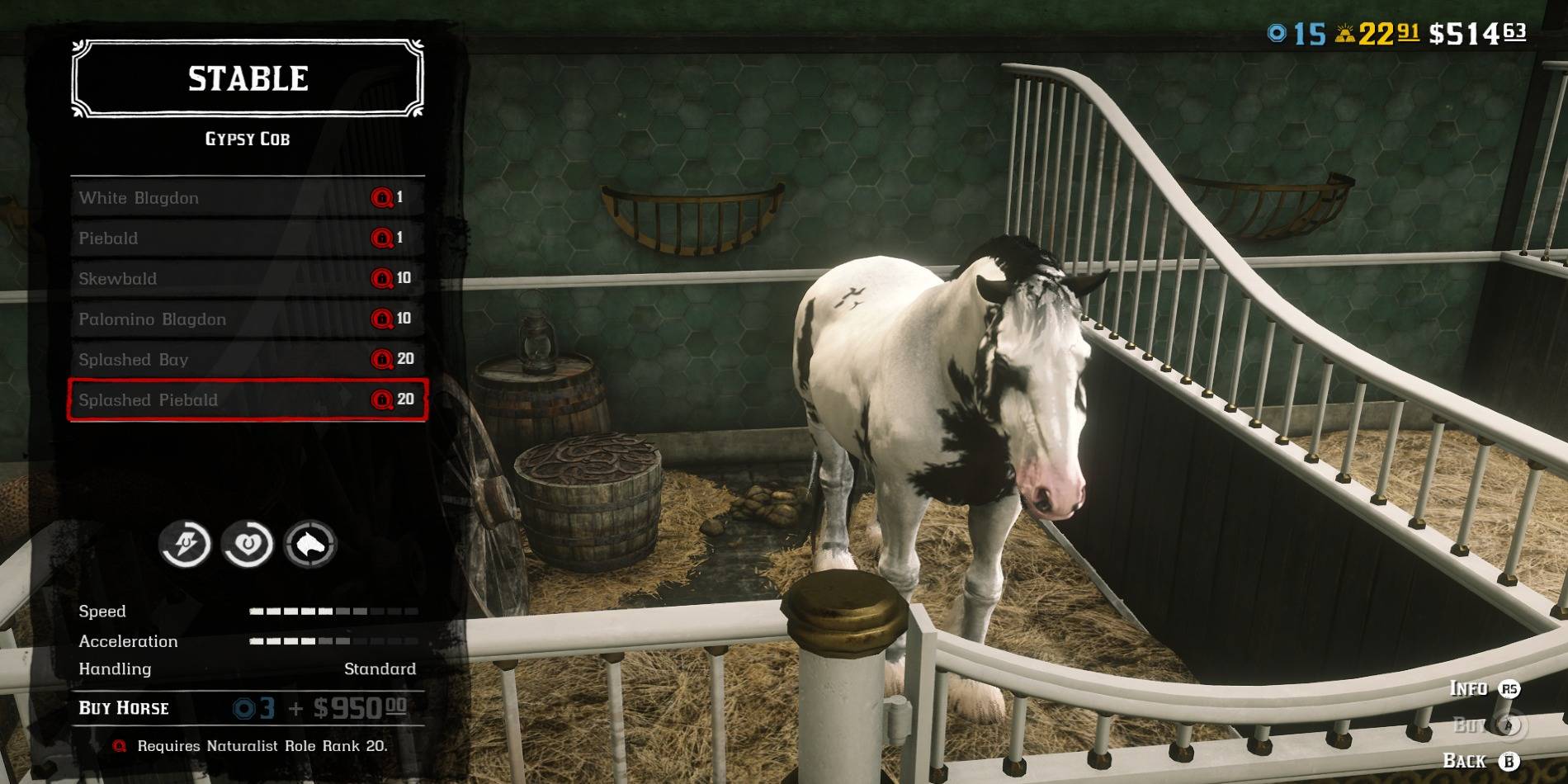Click the stamina lightning bolt core icon
The height and width of the screenshot is (784, 1568).
pyautogui.click(x=185, y=544)
